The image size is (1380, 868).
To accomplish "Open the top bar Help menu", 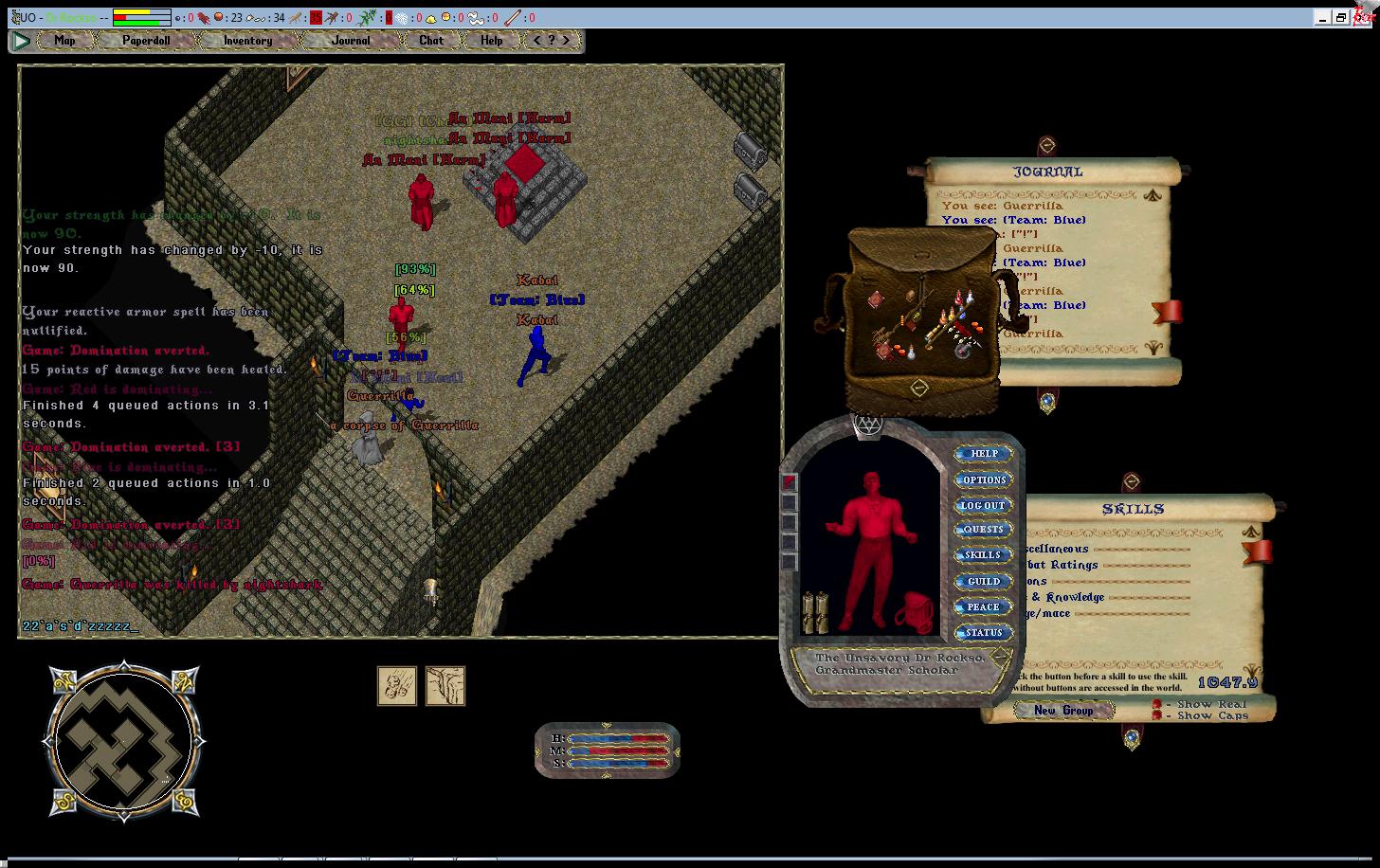I will pos(491,41).
